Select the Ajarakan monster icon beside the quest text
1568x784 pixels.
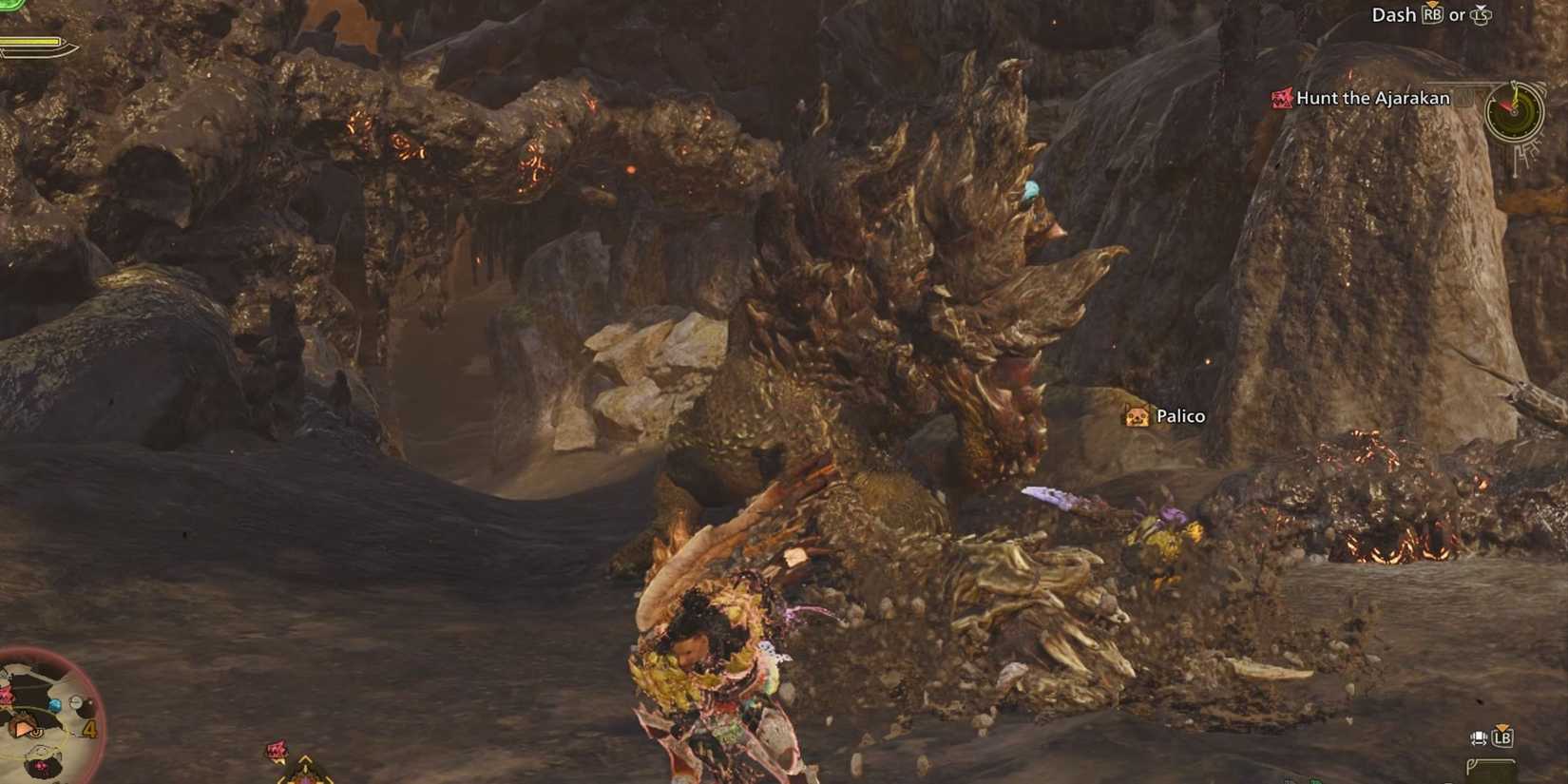pyautogui.click(x=1281, y=99)
